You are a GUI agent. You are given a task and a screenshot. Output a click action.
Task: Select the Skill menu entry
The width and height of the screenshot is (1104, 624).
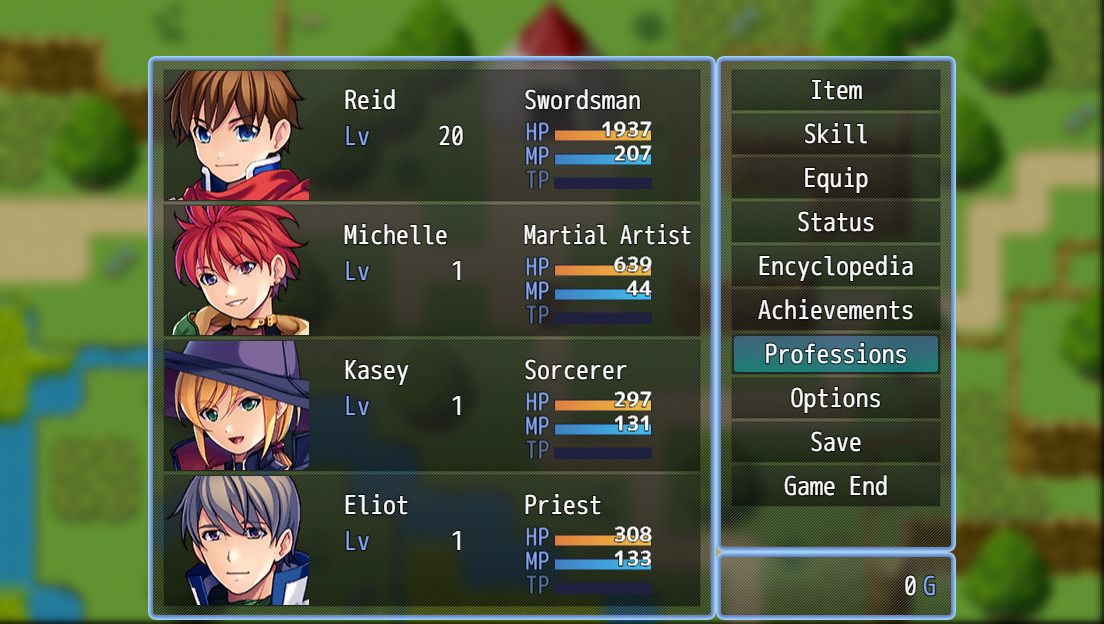click(x=835, y=135)
